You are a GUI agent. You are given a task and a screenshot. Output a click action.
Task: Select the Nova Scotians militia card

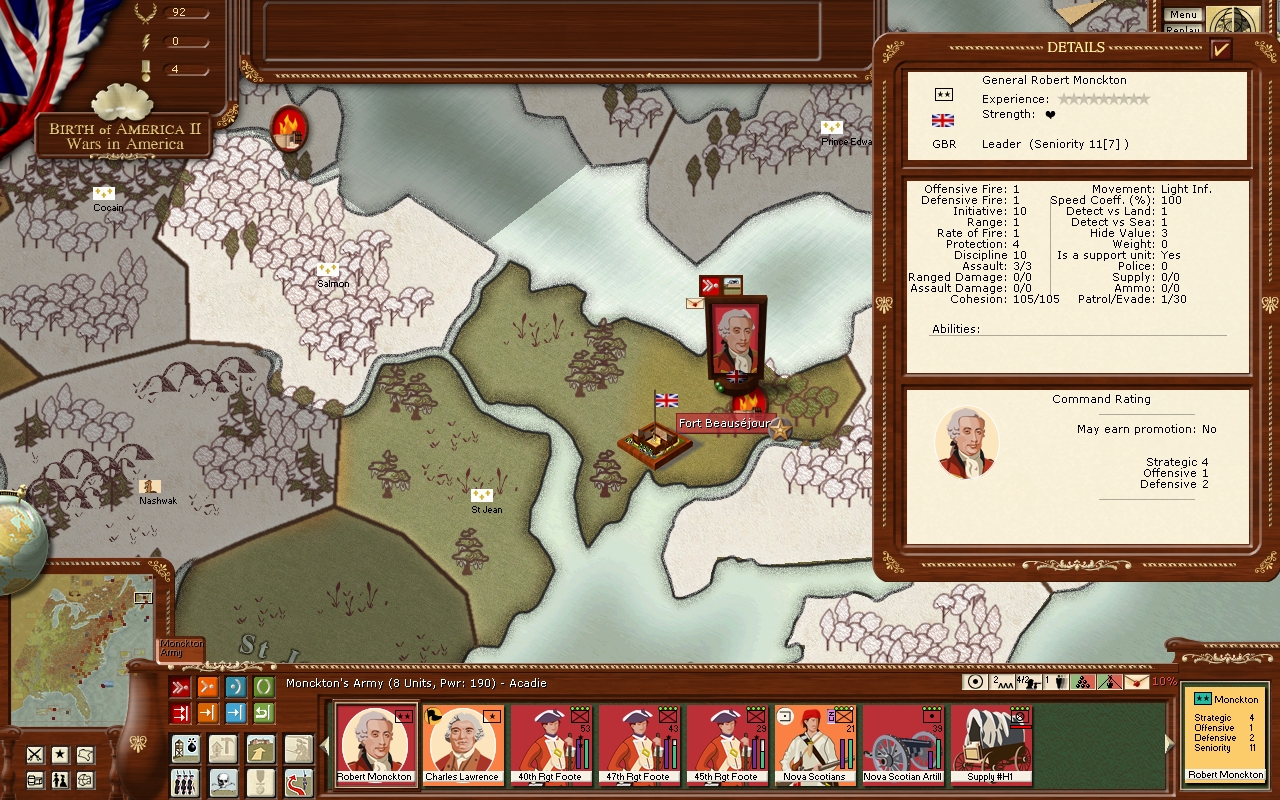pyautogui.click(x=814, y=745)
